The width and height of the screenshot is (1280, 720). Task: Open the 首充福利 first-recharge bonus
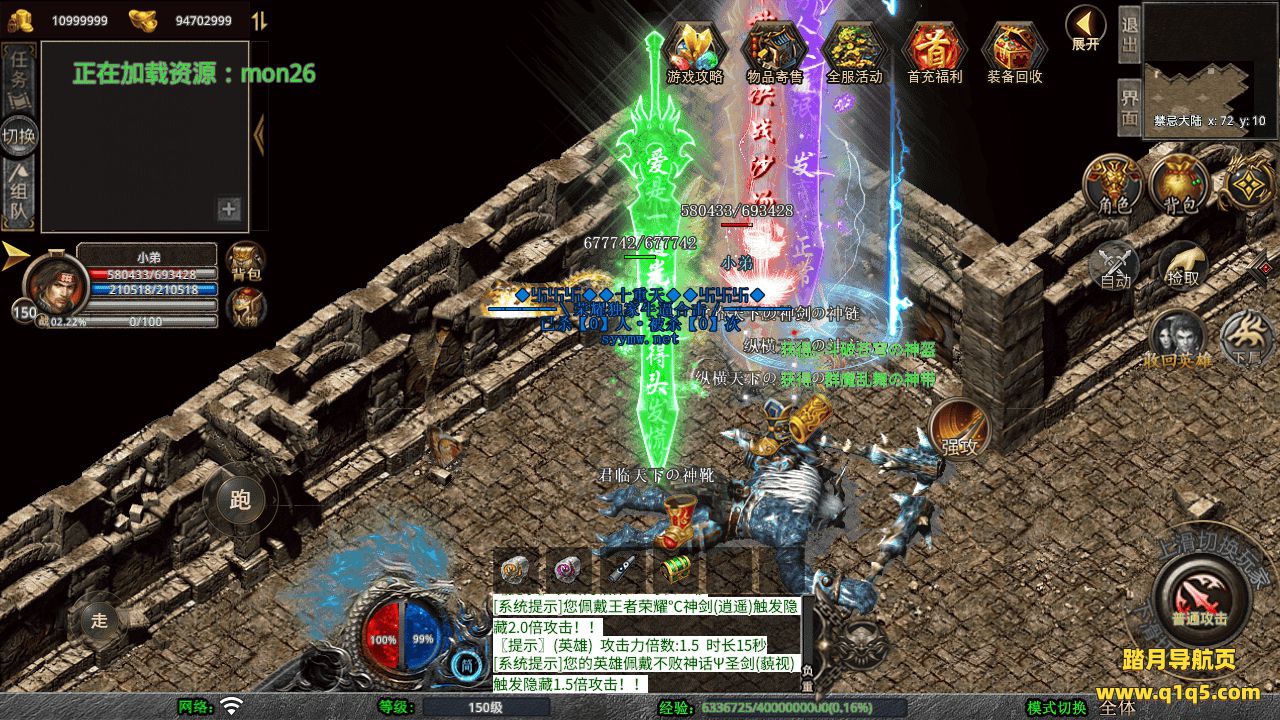click(x=934, y=50)
